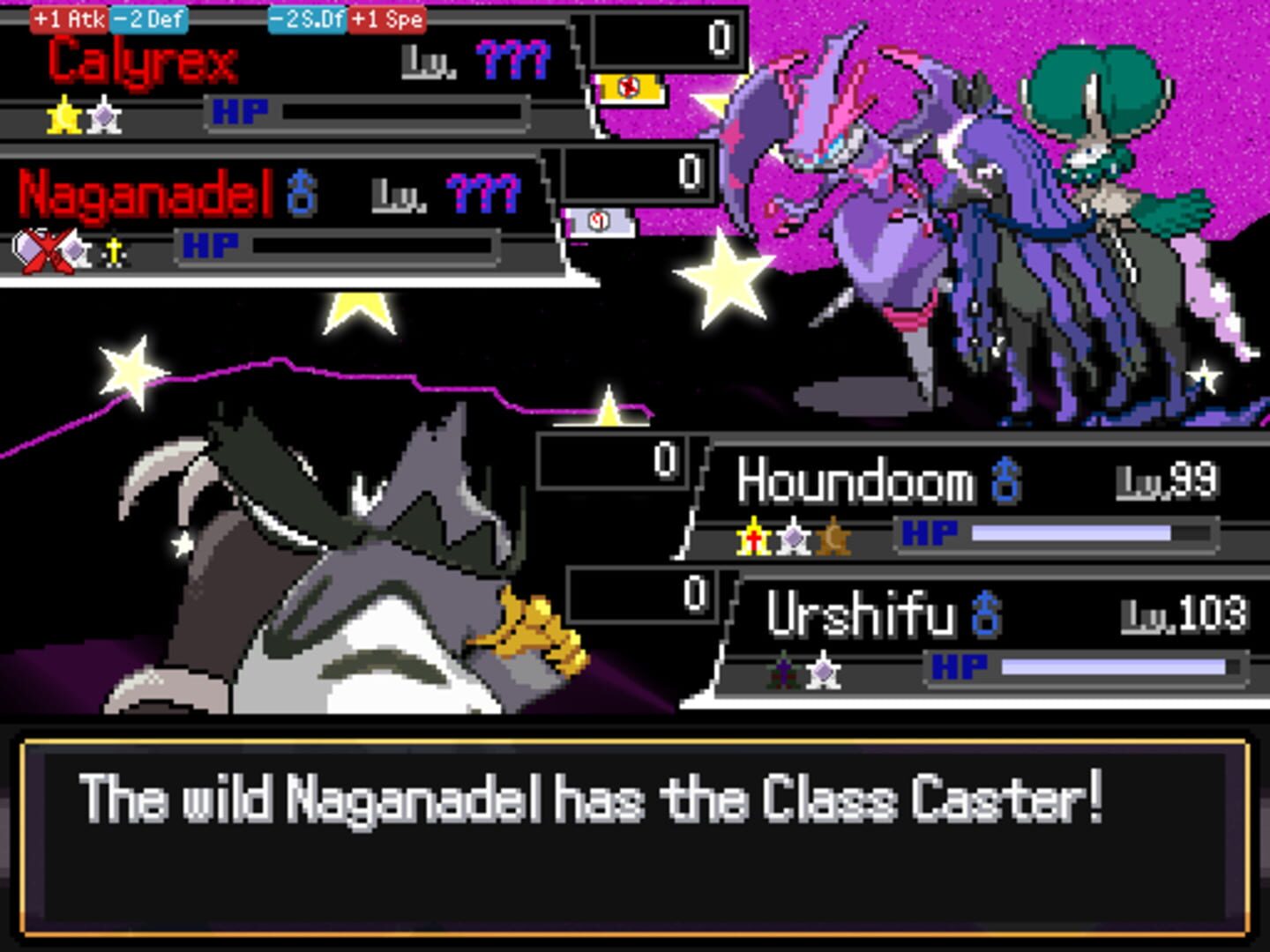The width and height of the screenshot is (1270, 952).
Task: Click the male gender symbol next to Houndoom
Action: click(1007, 481)
